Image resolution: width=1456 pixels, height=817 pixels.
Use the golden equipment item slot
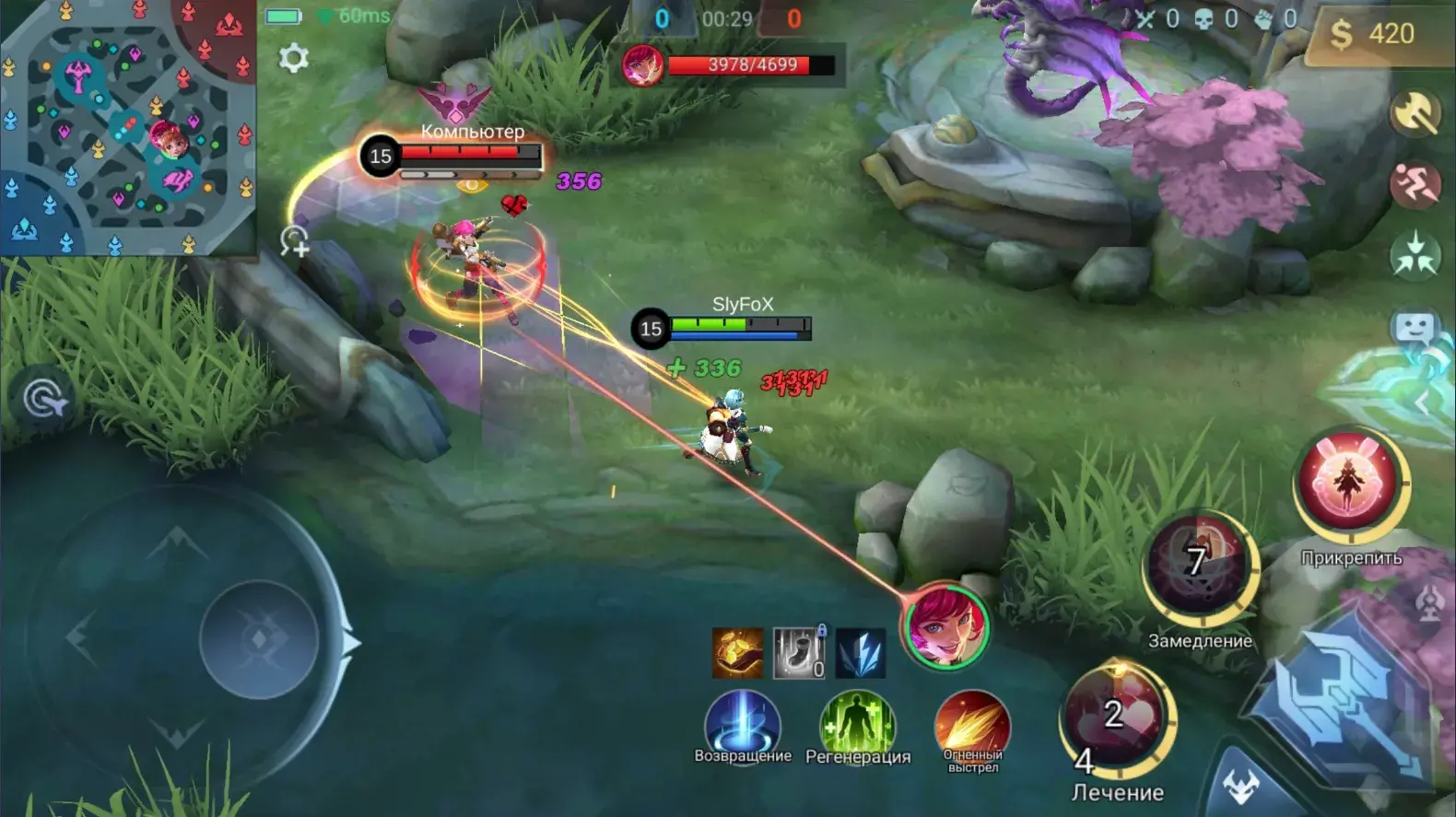[737, 652]
